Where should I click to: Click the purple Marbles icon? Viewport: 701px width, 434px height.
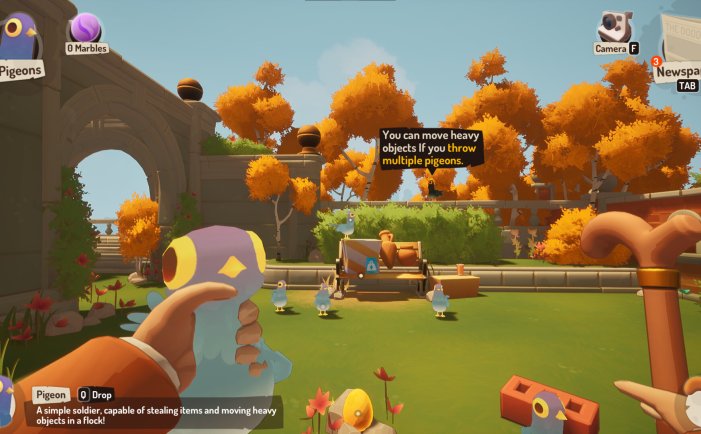[85, 28]
